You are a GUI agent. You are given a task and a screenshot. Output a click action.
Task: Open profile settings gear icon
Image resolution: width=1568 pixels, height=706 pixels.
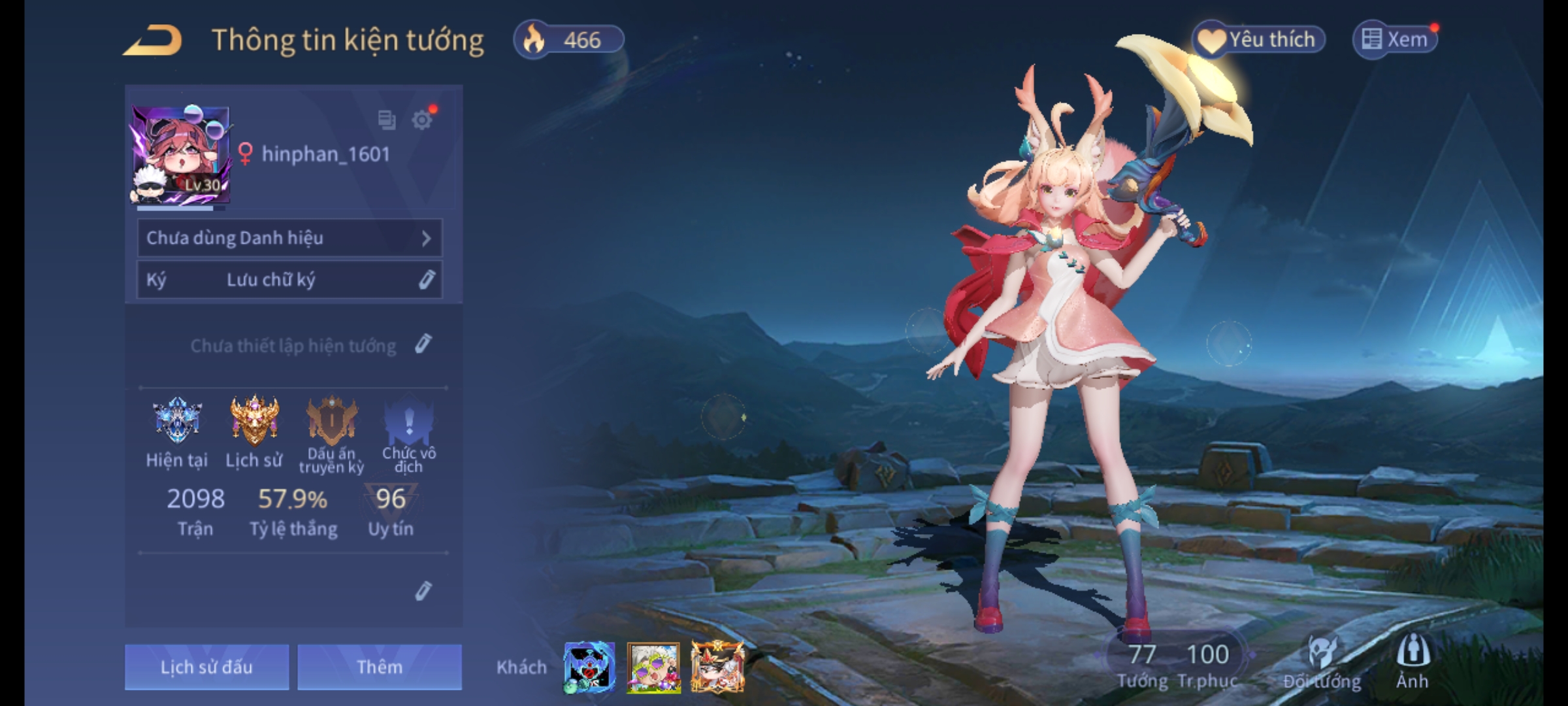(422, 120)
